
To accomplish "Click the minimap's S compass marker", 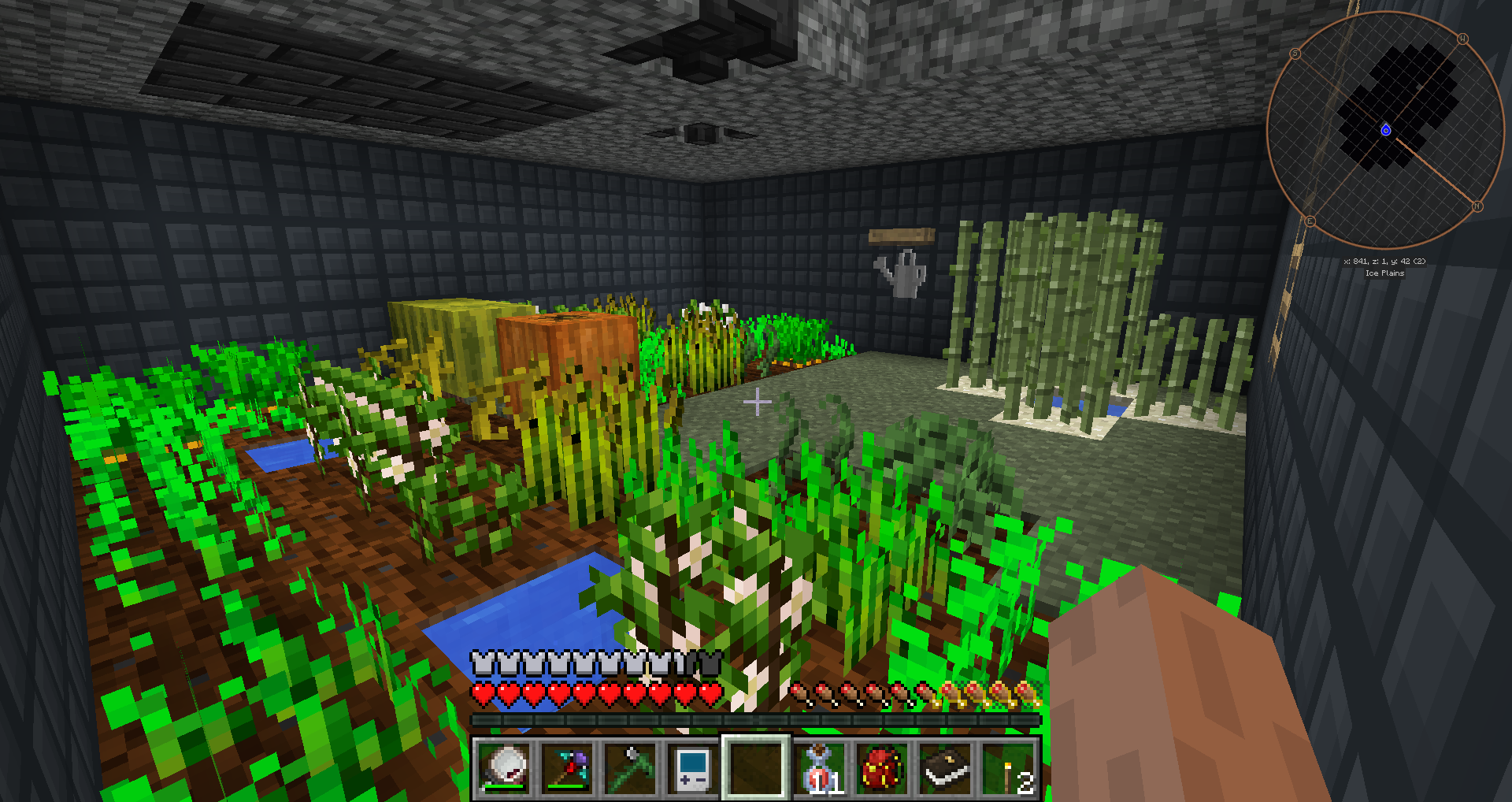I will (x=1295, y=54).
